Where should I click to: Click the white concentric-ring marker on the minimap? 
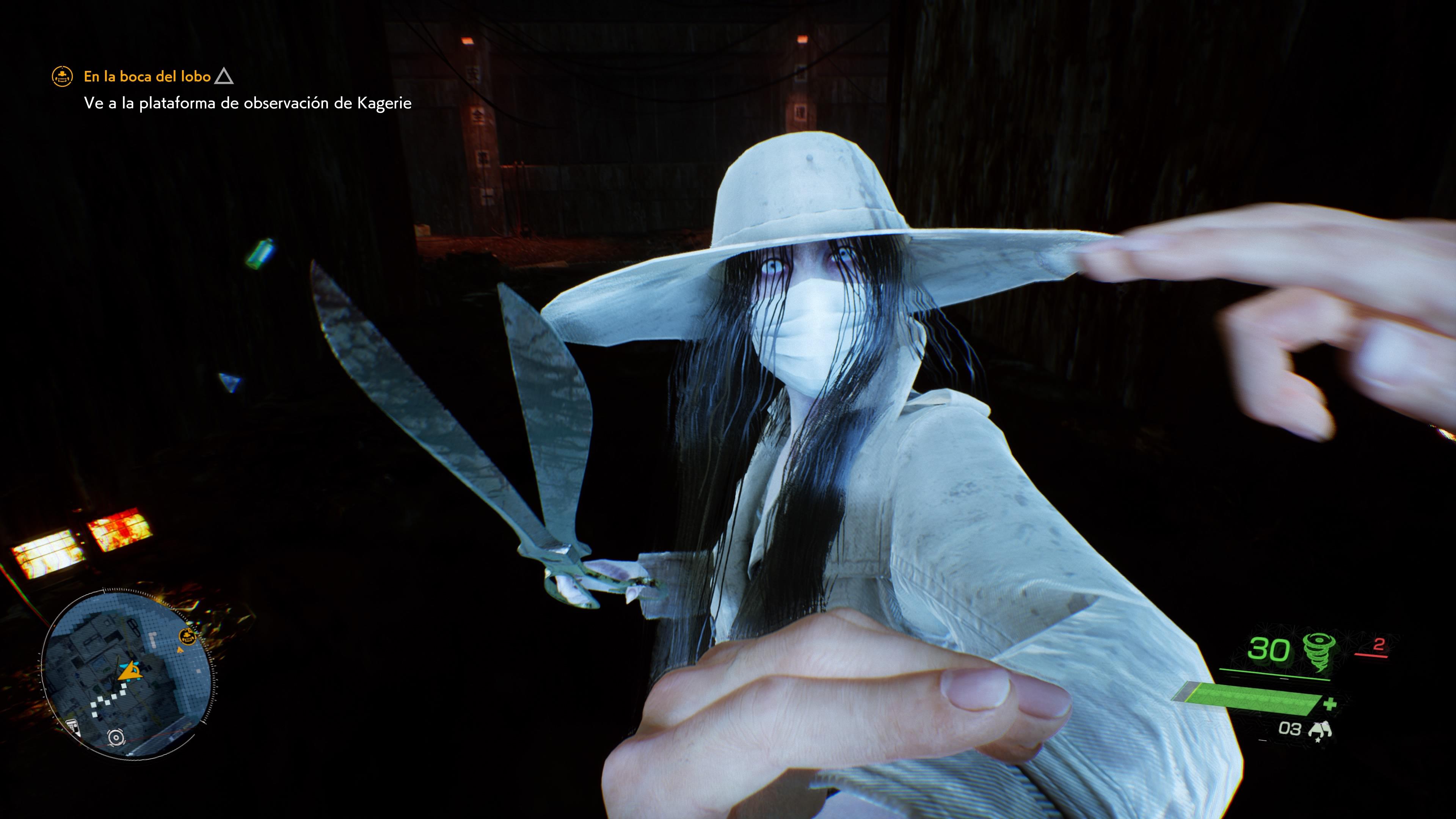(116, 737)
